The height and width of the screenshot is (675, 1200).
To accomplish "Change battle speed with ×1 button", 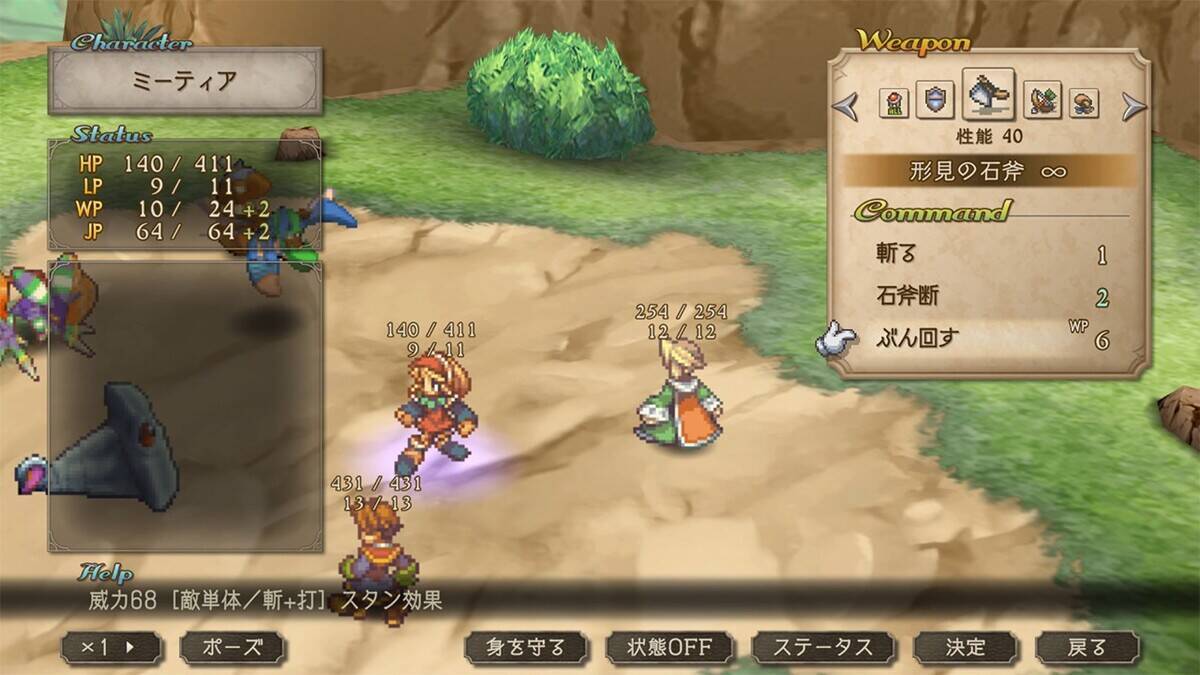I will tap(111, 647).
